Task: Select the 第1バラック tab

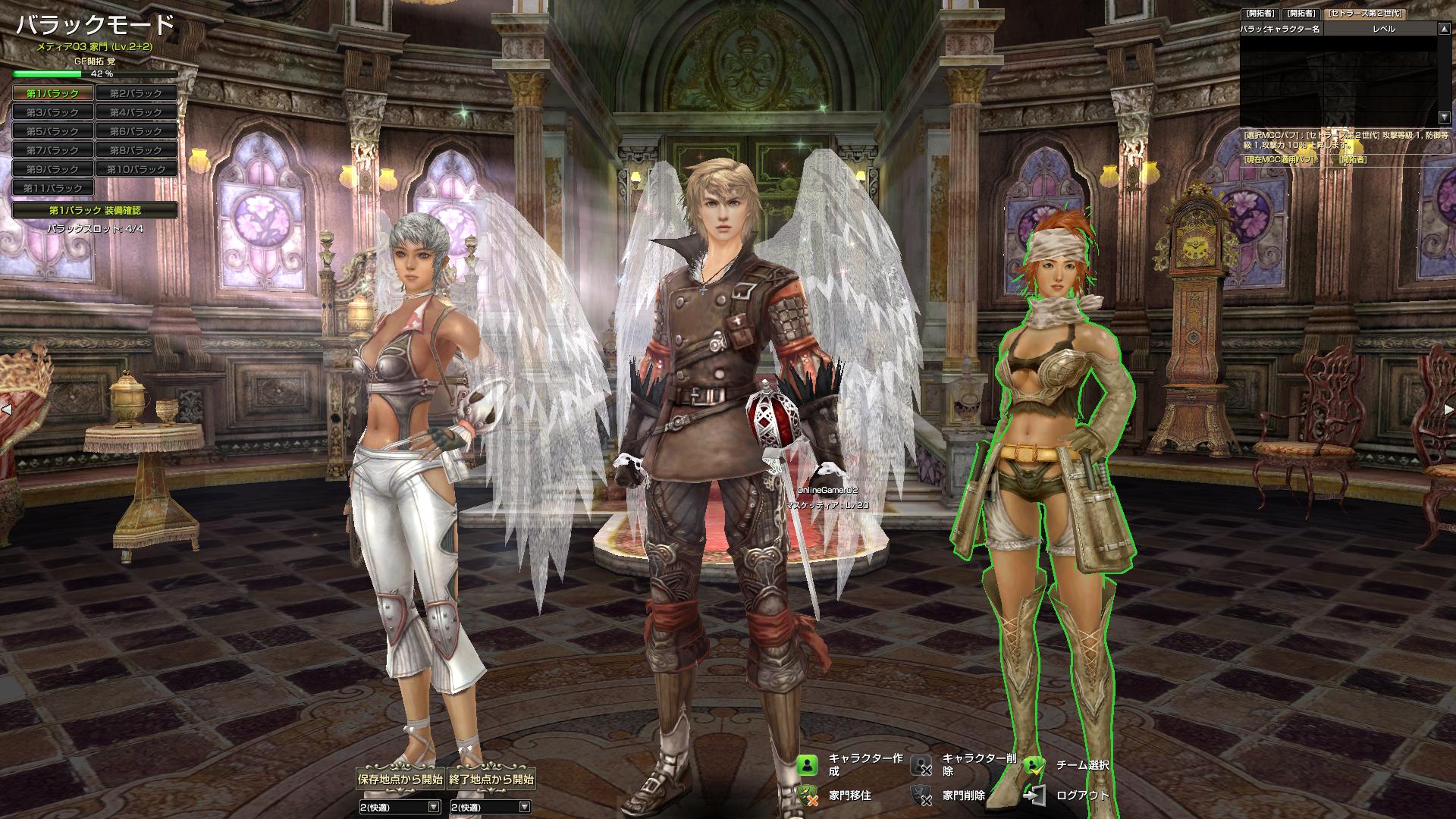Action: [x=53, y=93]
